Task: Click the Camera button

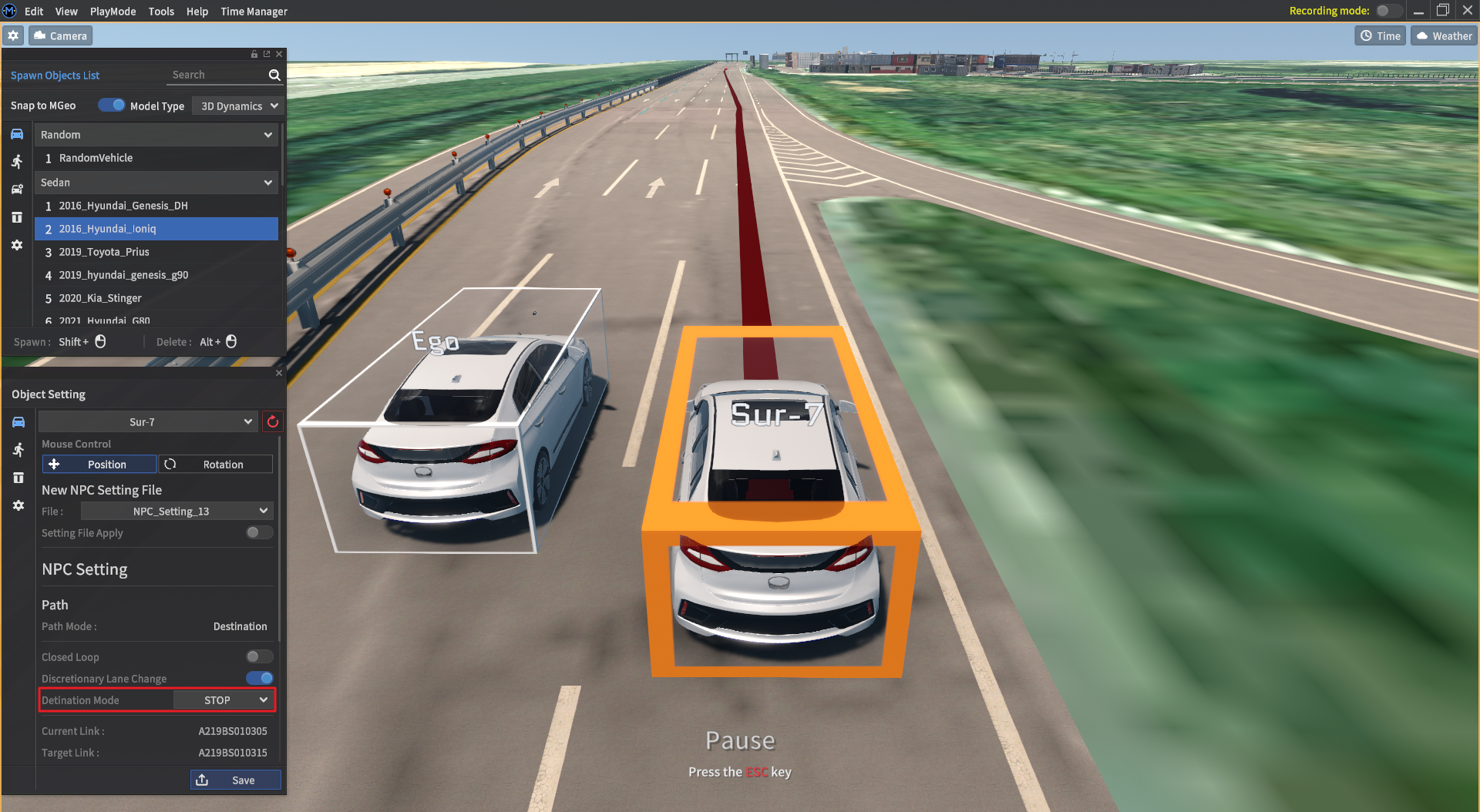Action: (x=61, y=36)
